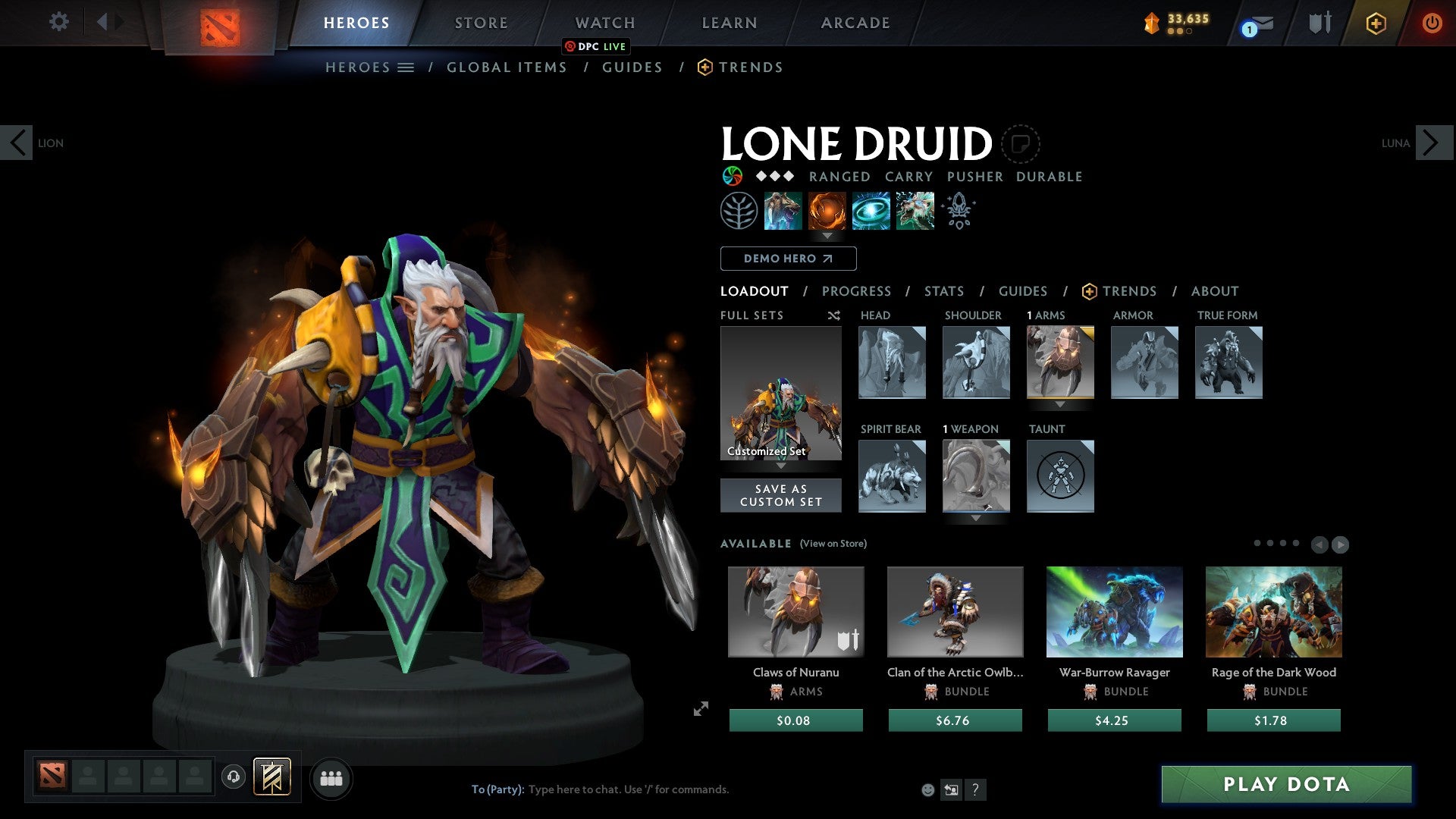Select the Spirit Link ability icon
1456x819 pixels.
[x=870, y=211]
